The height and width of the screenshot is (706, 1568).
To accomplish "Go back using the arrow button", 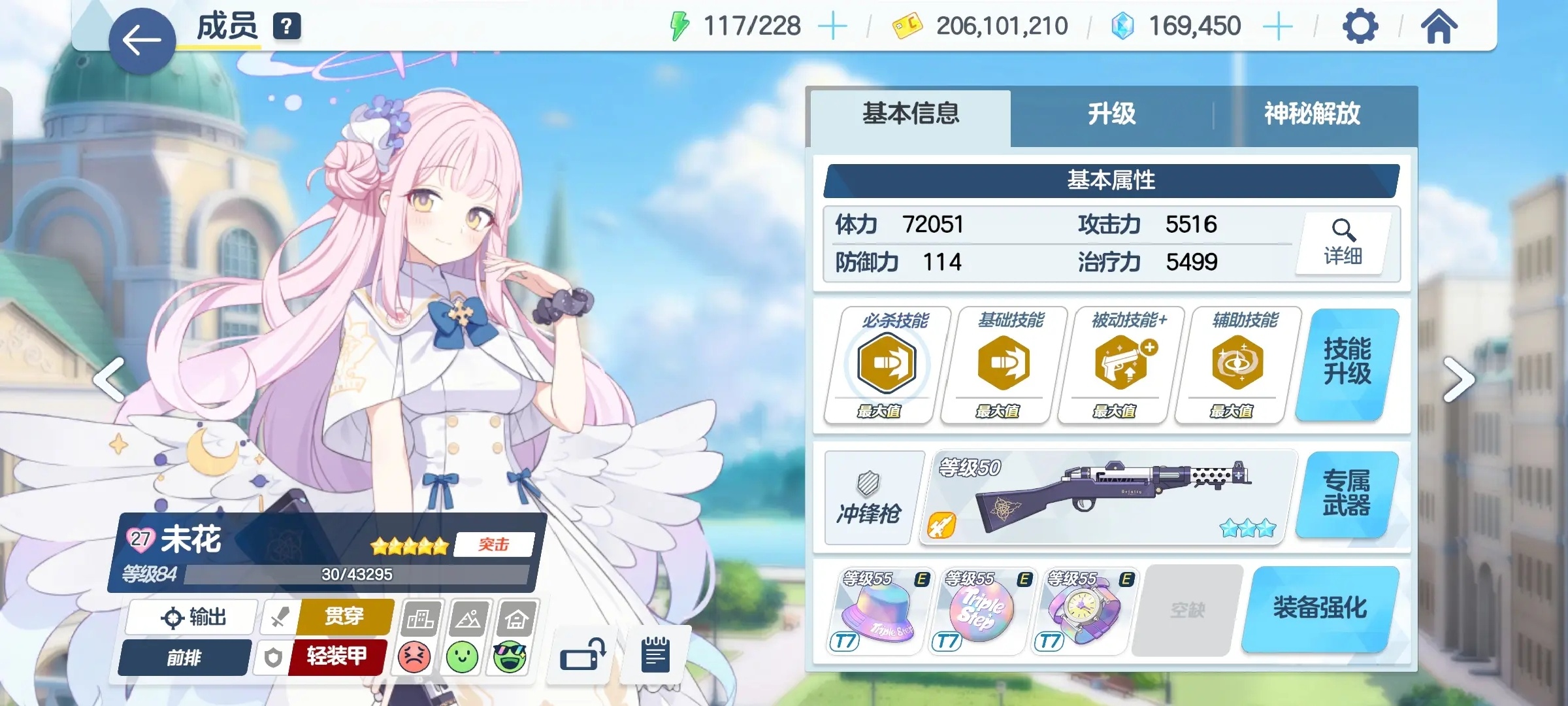I will click(x=142, y=41).
